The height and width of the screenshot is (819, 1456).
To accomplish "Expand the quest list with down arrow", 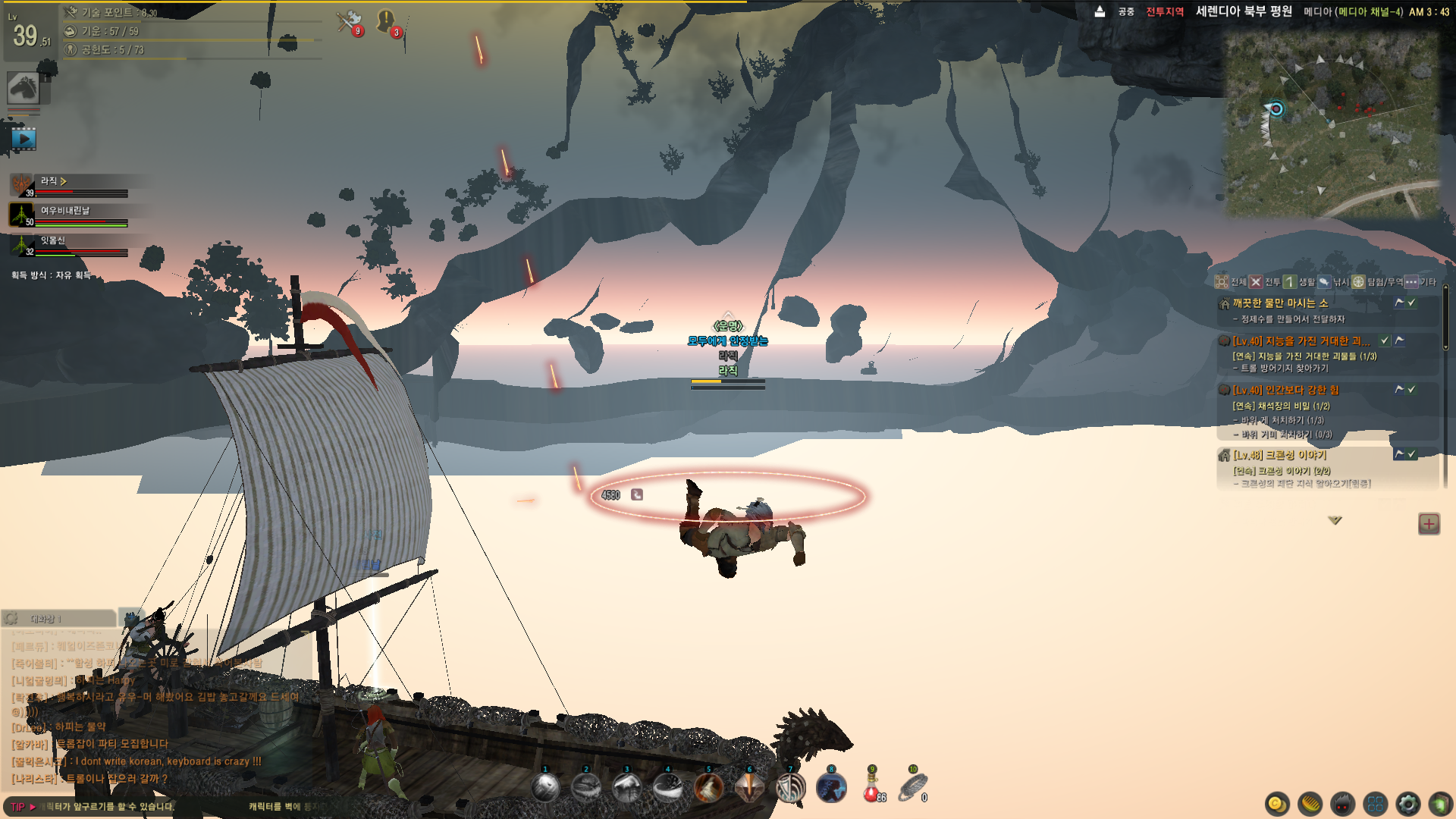I will pyautogui.click(x=1335, y=520).
